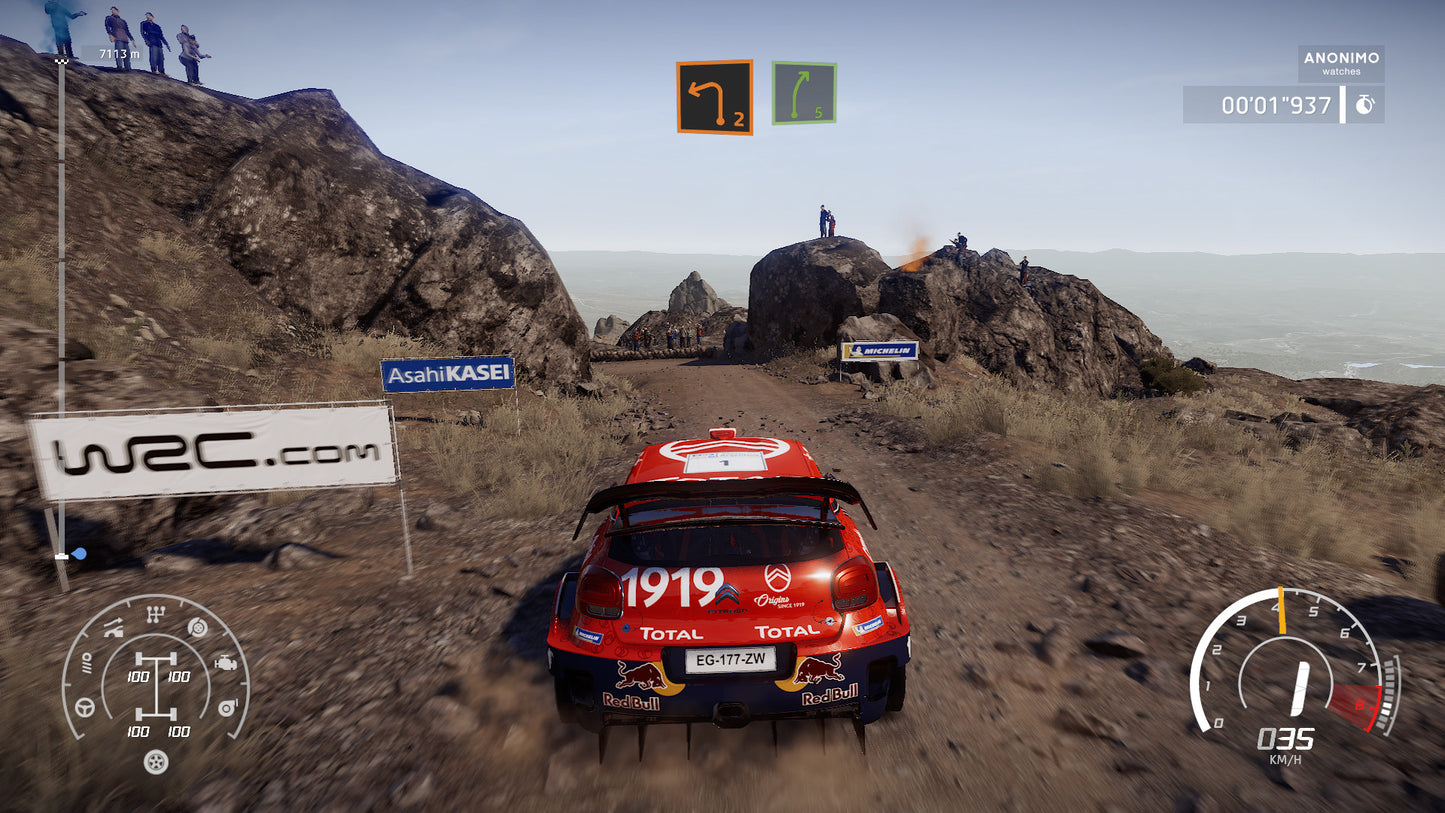The height and width of the screenshot is (813, 1445).
Task: Select the tire condition icon
Action: click(x=156, y=762)
